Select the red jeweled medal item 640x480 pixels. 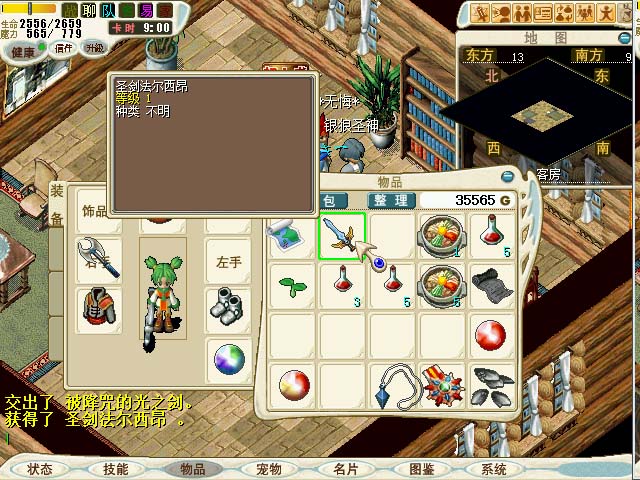tap(441, 386)
